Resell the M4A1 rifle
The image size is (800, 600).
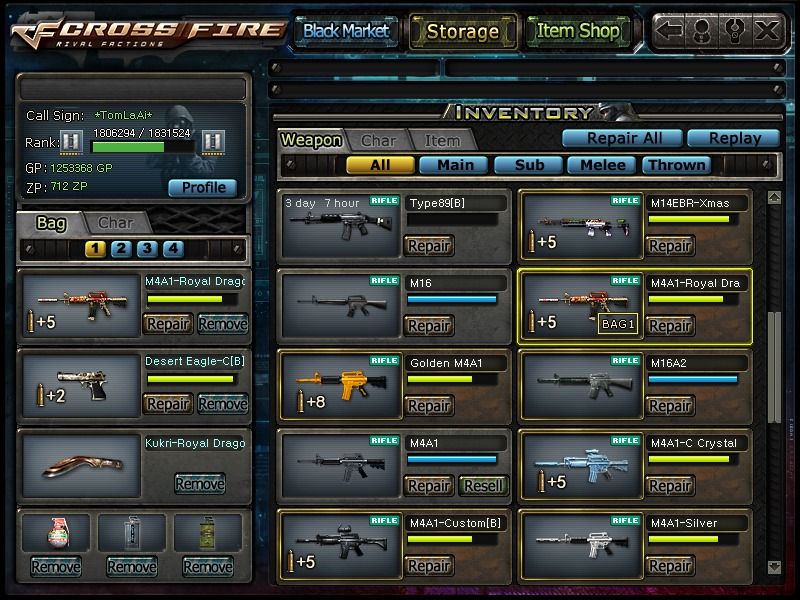click(482, 486)
